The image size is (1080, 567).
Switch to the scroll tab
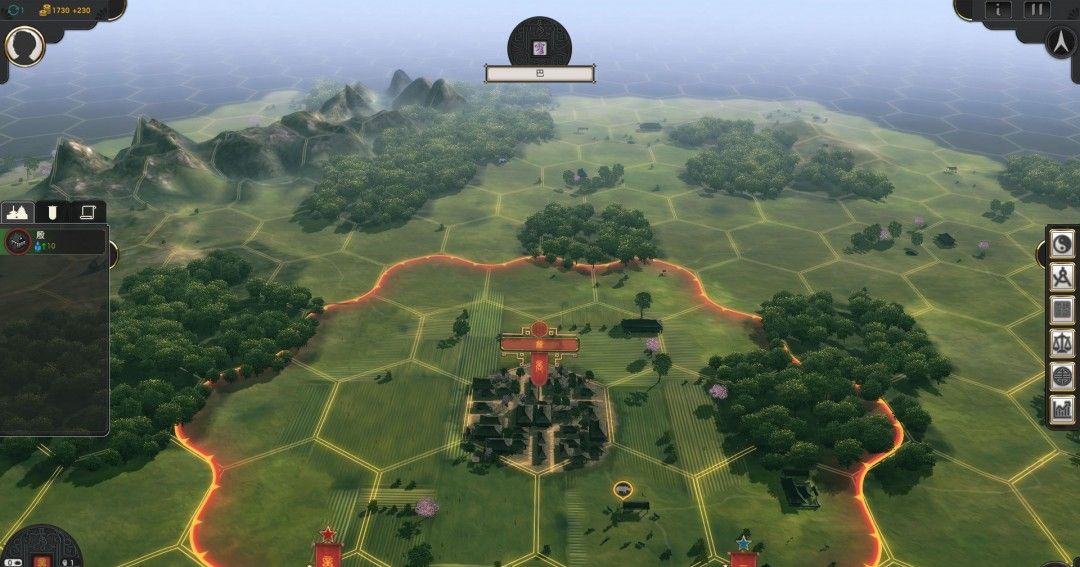87,212
